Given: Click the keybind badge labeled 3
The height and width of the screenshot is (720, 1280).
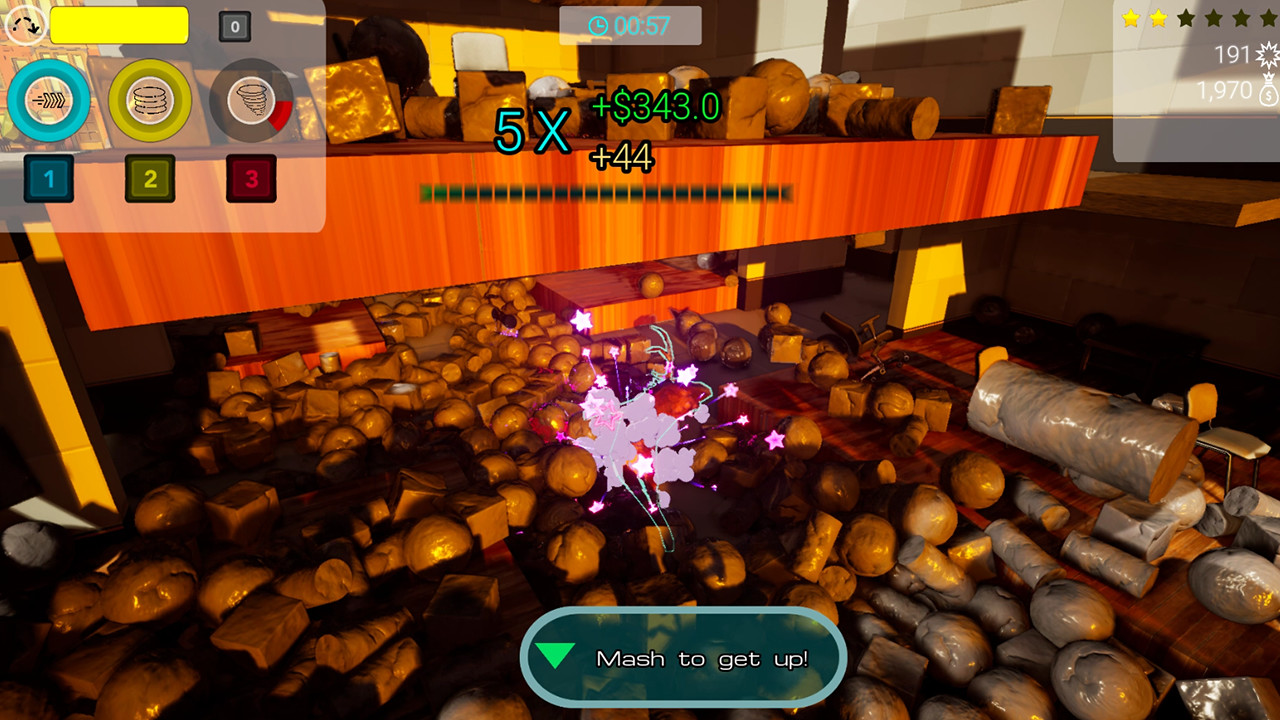Looking at the screenshot, I should [251, 179].
